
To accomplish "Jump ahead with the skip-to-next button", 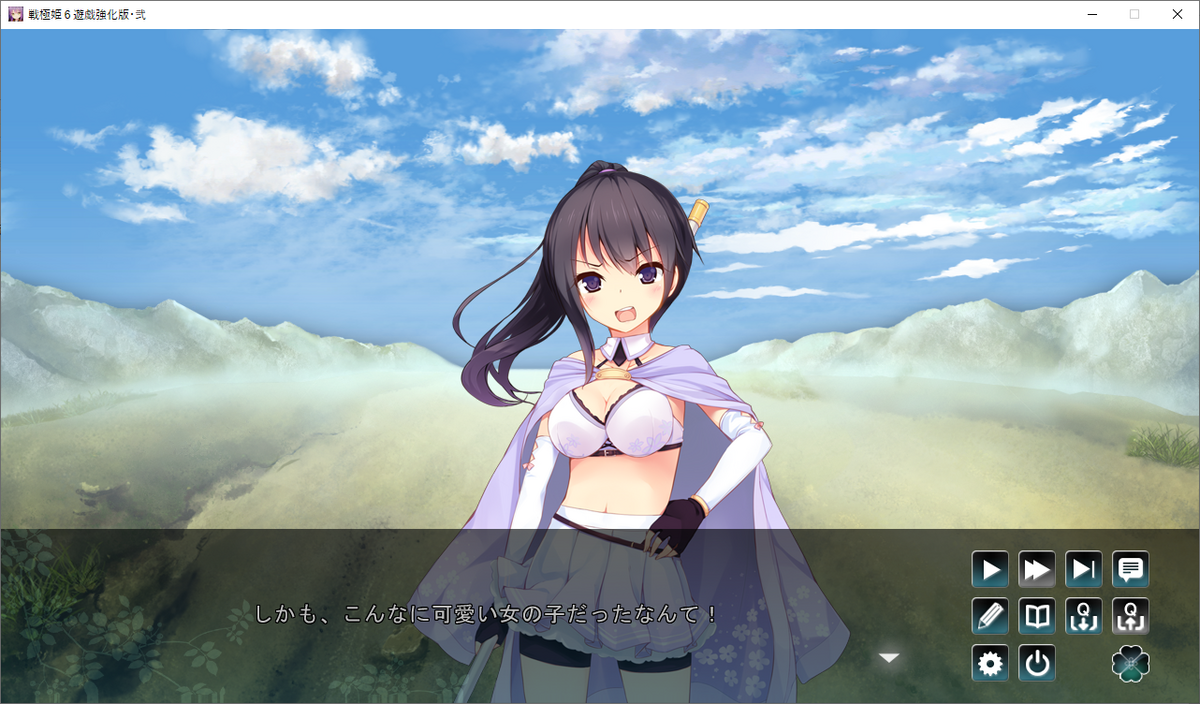I will [1084, 570].
